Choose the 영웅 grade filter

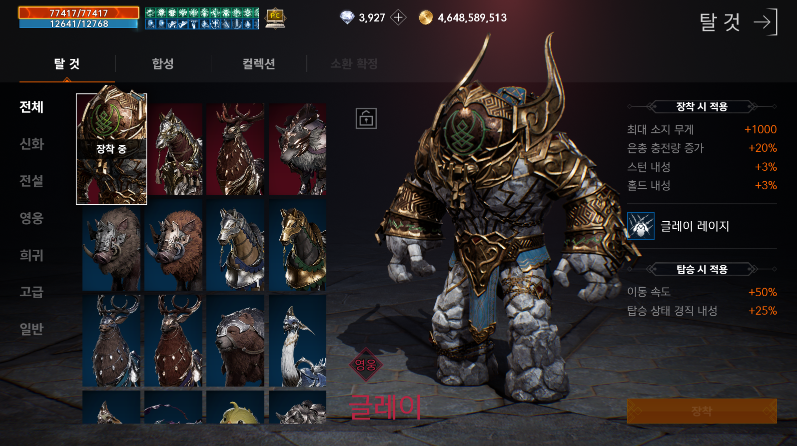pyautogui.click(x=32, y=218)
